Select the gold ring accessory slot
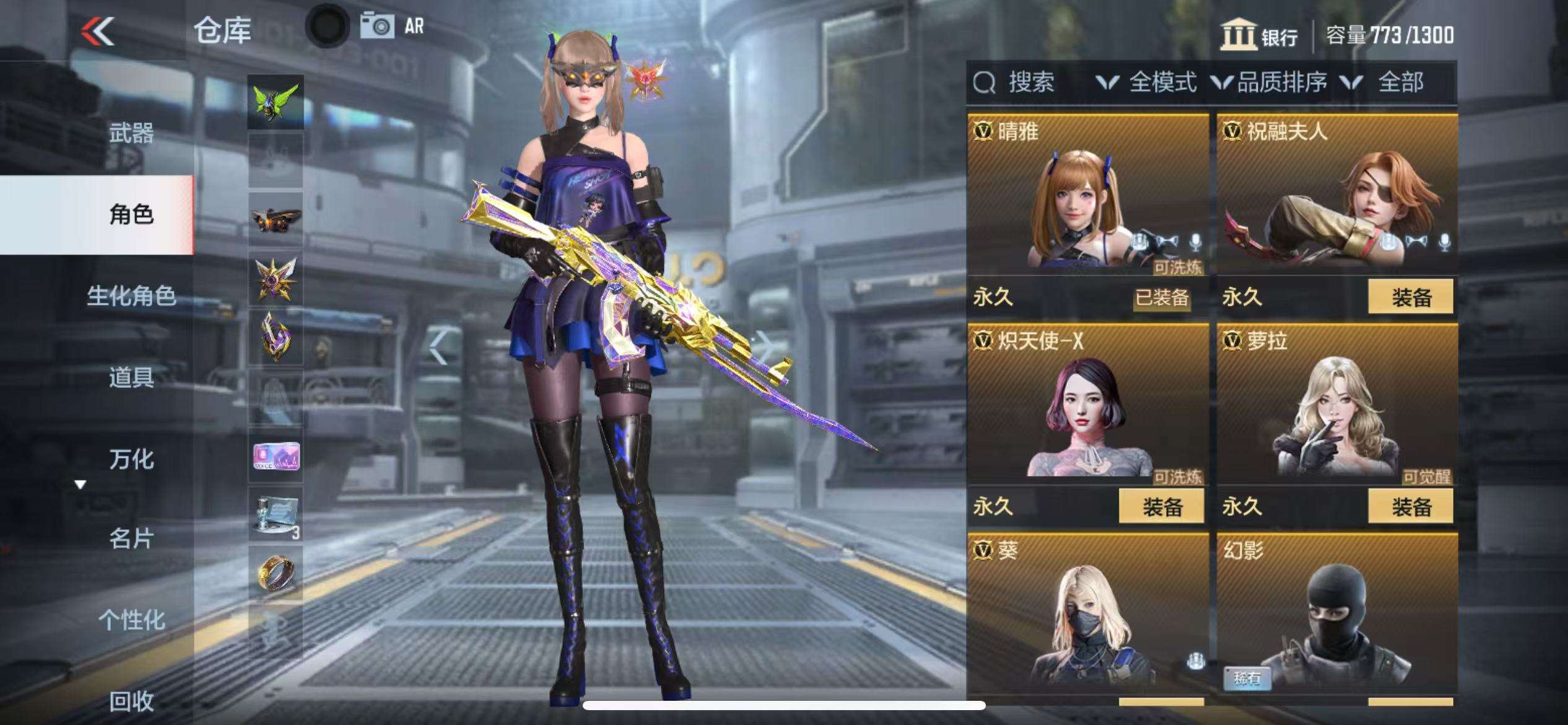 coord(276,573)
